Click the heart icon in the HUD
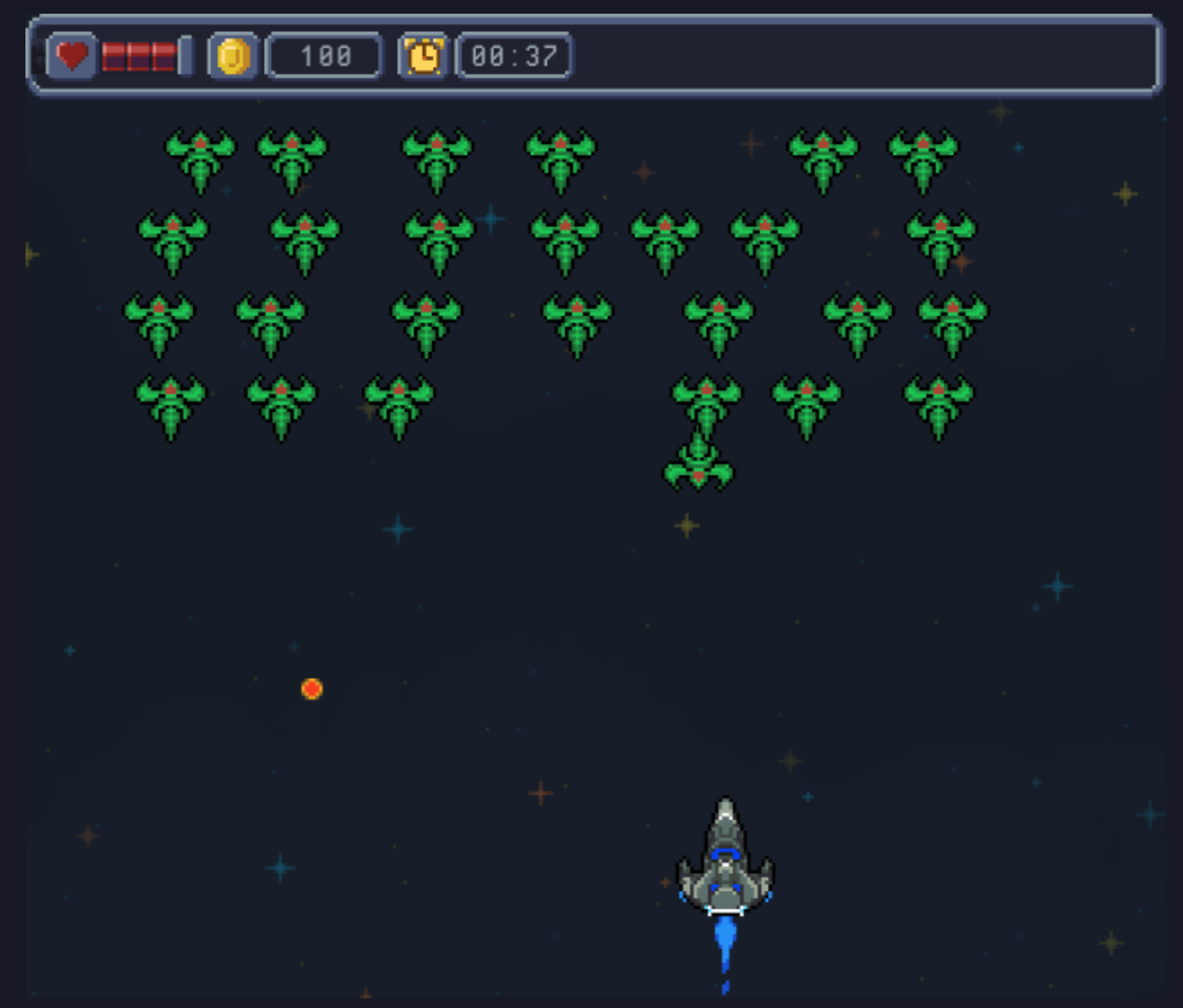 coord(72,57)
